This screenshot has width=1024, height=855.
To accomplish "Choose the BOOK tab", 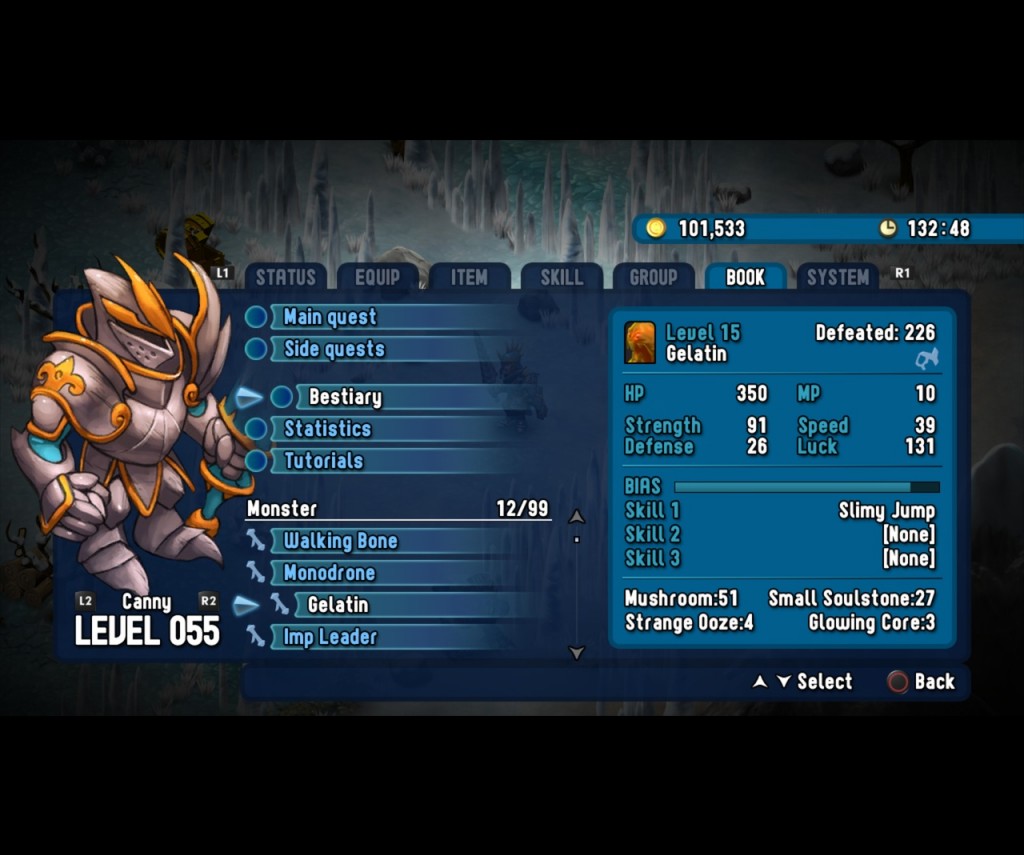I will 745,278.
